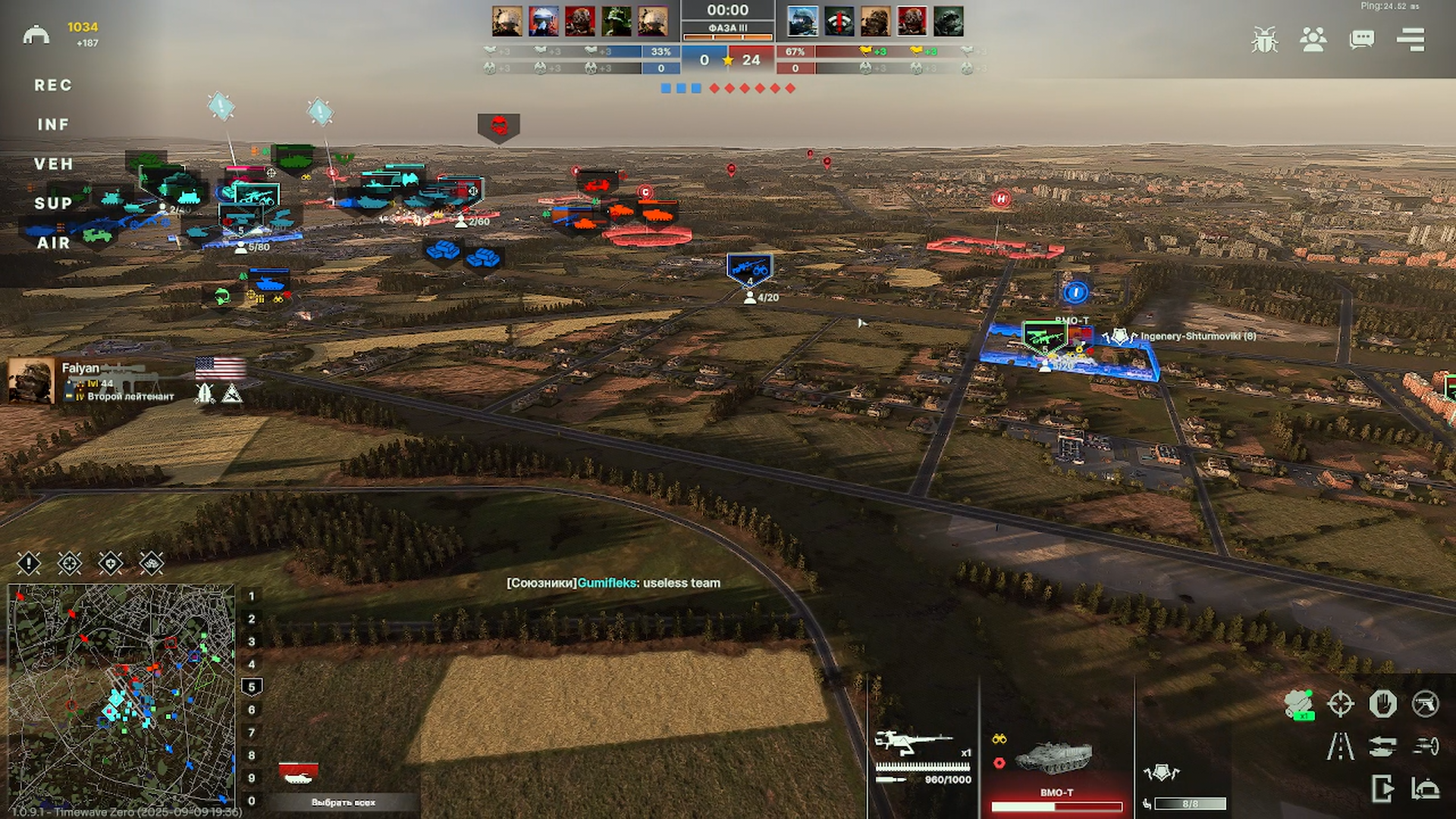This screenshot has width=1456, height=819.
Task: Open the chat speech-bubble icon
Action: [x=1361, y=39]
